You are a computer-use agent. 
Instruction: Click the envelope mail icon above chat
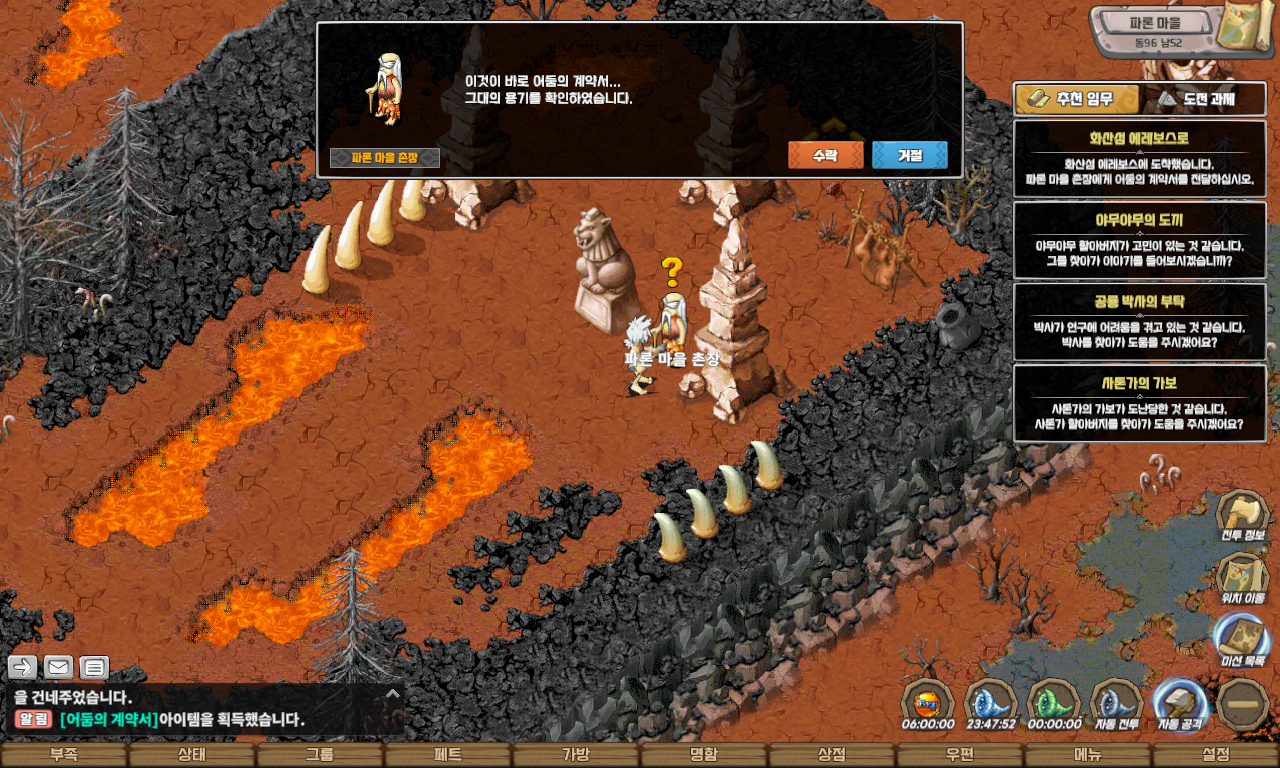[59, 667]
